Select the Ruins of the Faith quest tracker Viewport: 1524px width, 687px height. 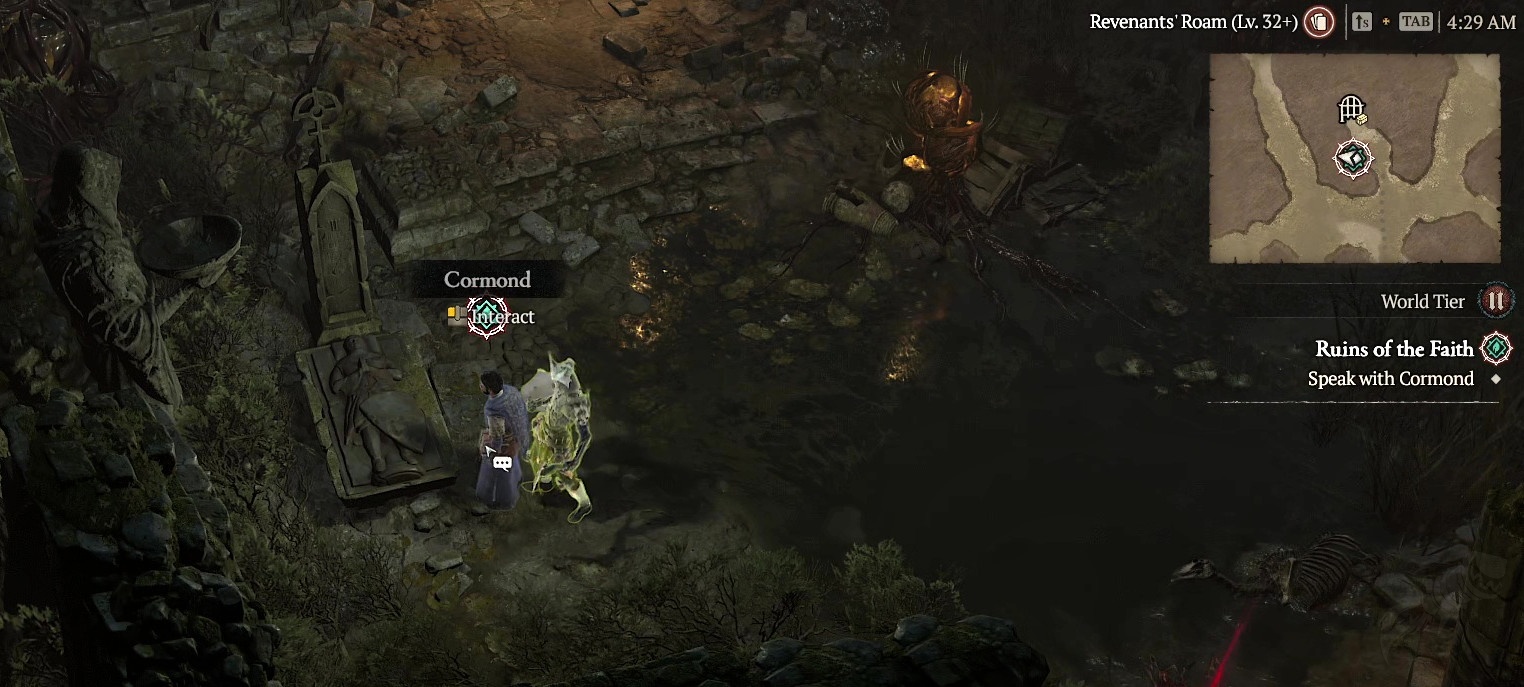(x=1394, y=349)
